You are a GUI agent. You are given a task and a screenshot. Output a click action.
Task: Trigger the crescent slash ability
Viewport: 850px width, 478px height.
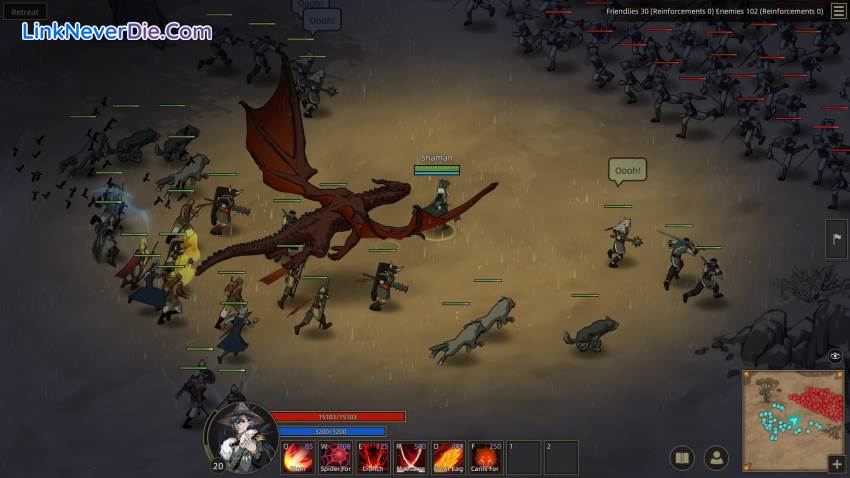[x=410, y=457]
